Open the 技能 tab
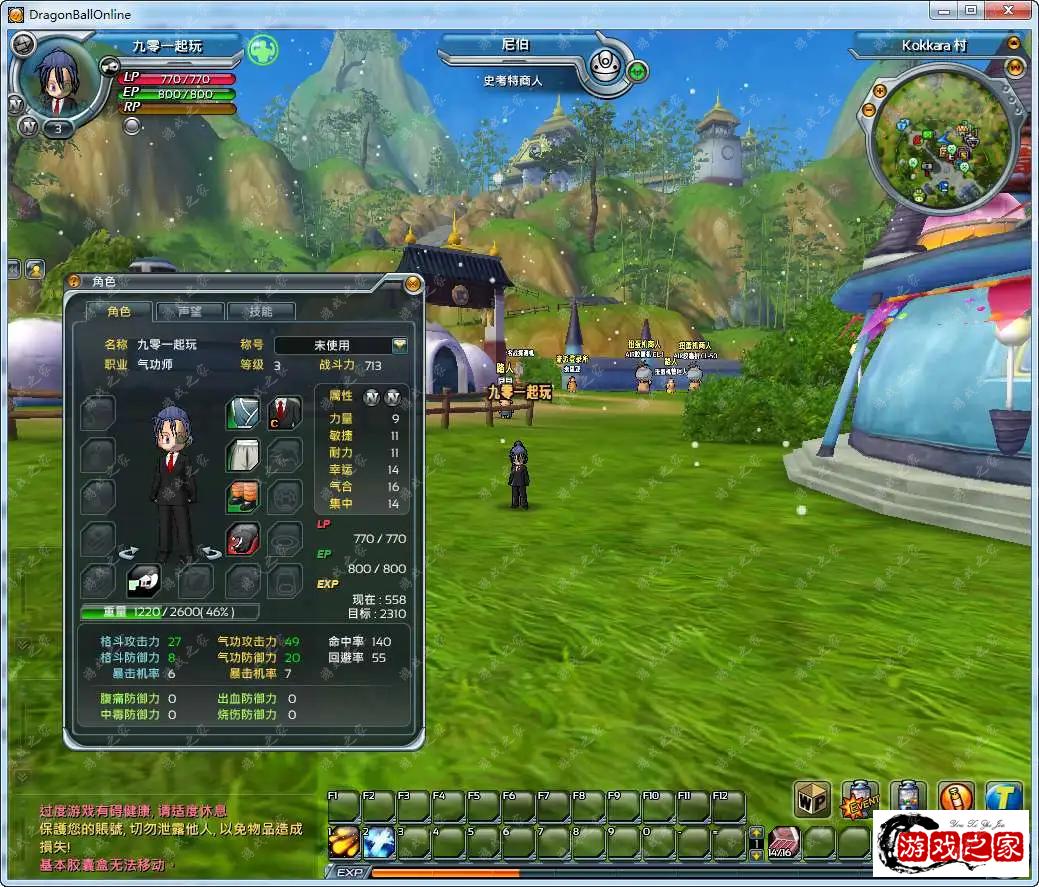The image size is (1039, 887). point(260,311)
